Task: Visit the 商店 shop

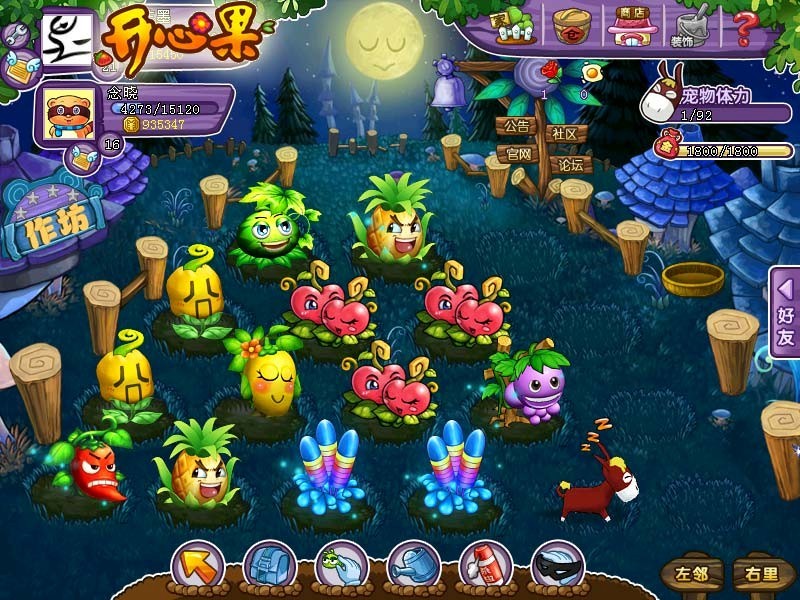Action: click(629, 27)
